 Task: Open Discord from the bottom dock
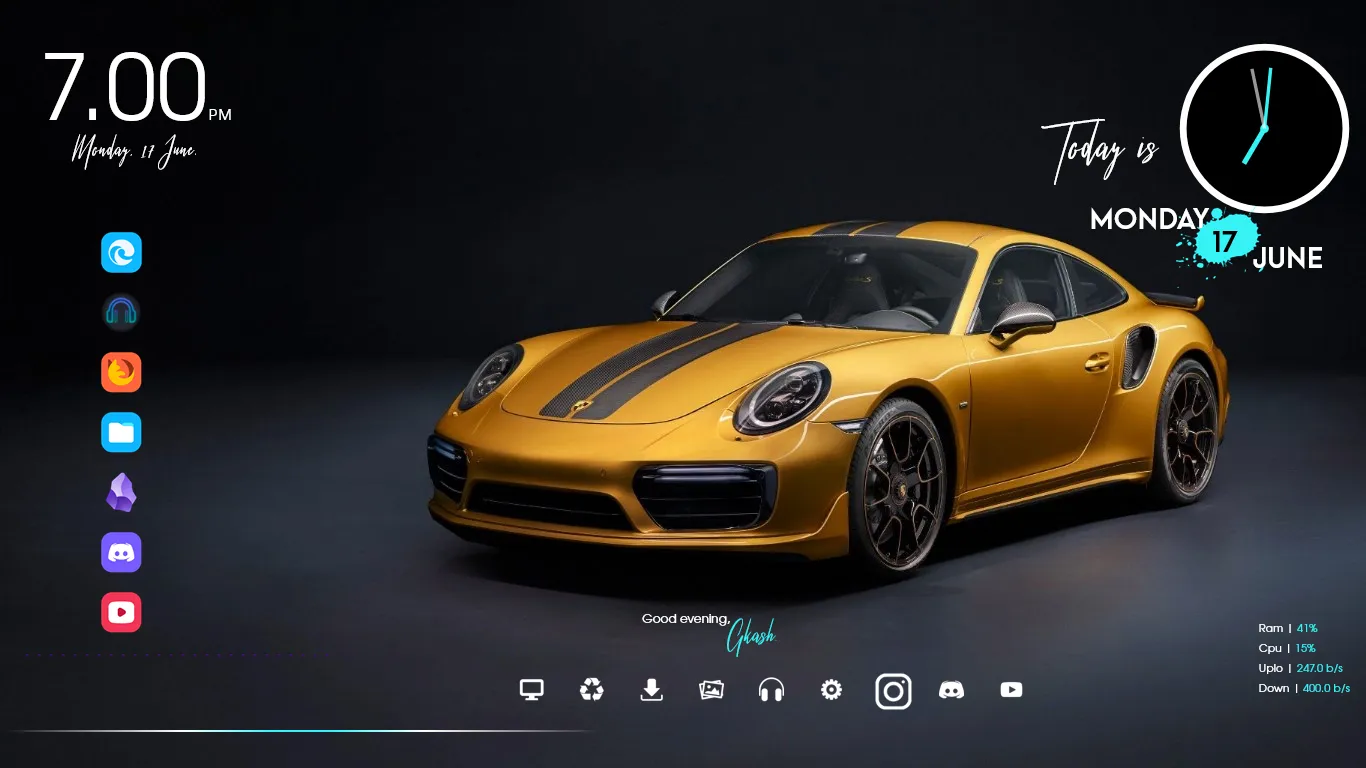tap(952, 690)
